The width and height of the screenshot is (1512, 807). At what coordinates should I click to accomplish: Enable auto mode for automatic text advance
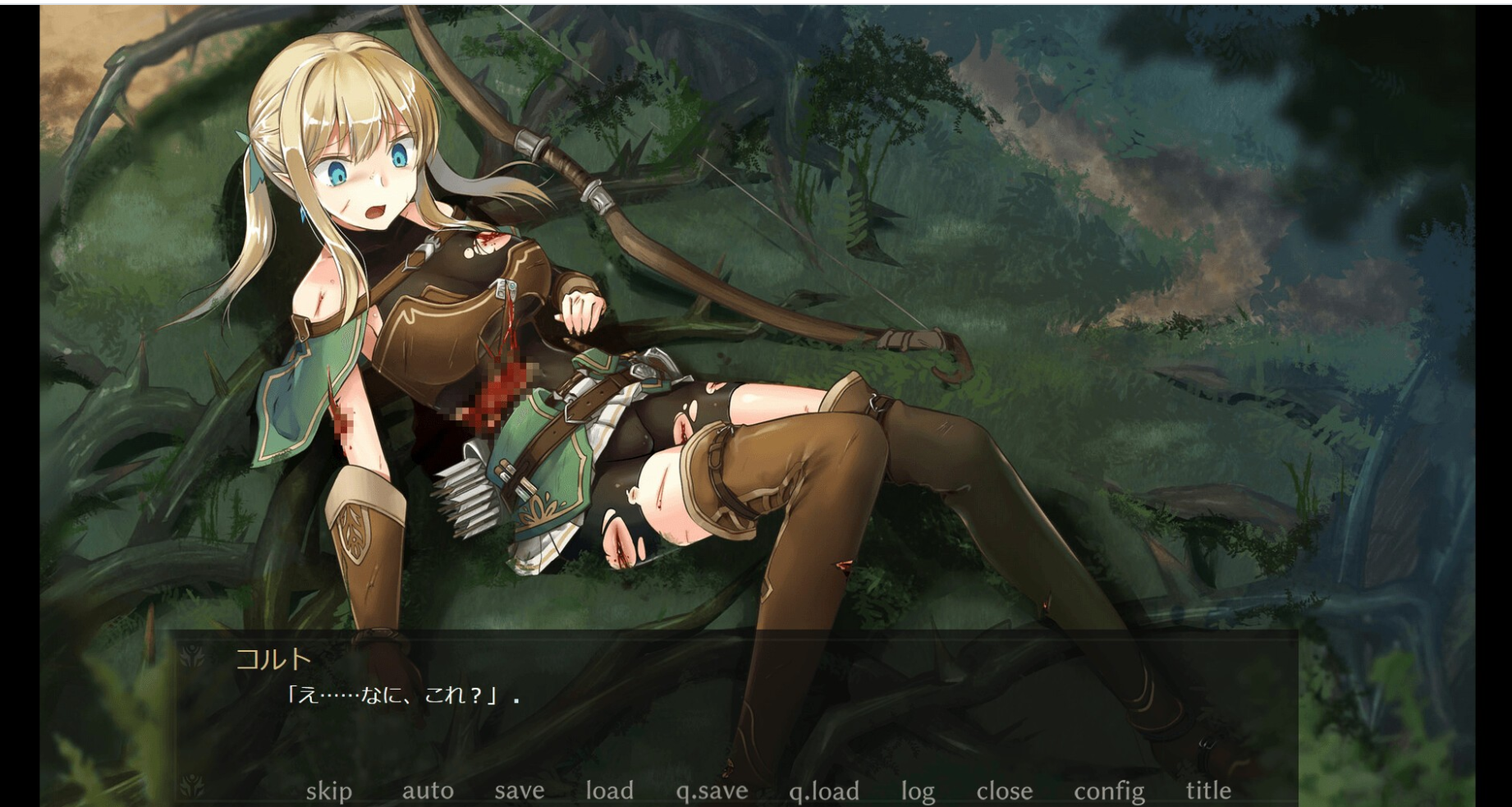pyautogui.click(x=428, y=790)
